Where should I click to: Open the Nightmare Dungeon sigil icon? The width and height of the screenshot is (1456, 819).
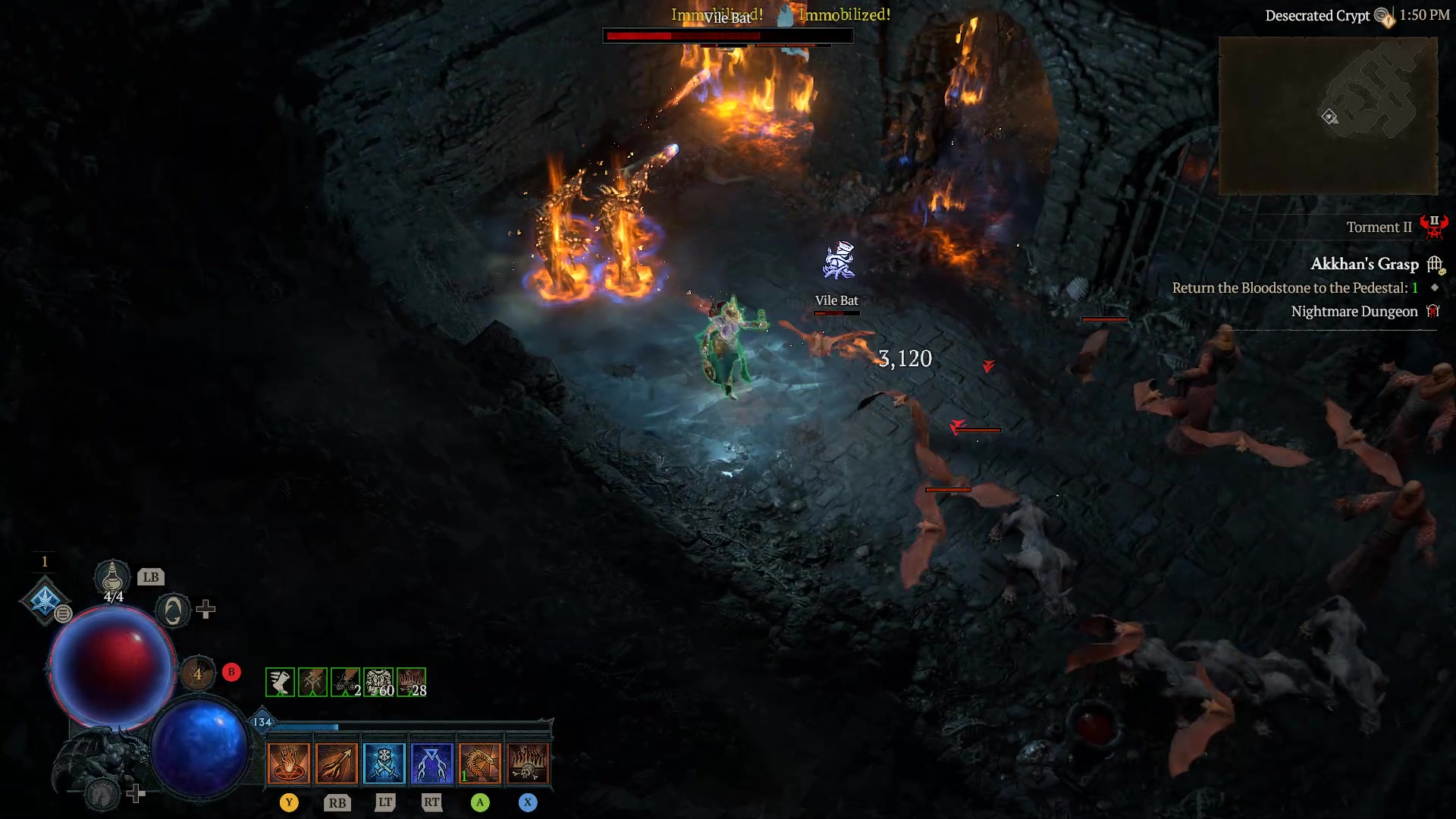[1433, 311]
